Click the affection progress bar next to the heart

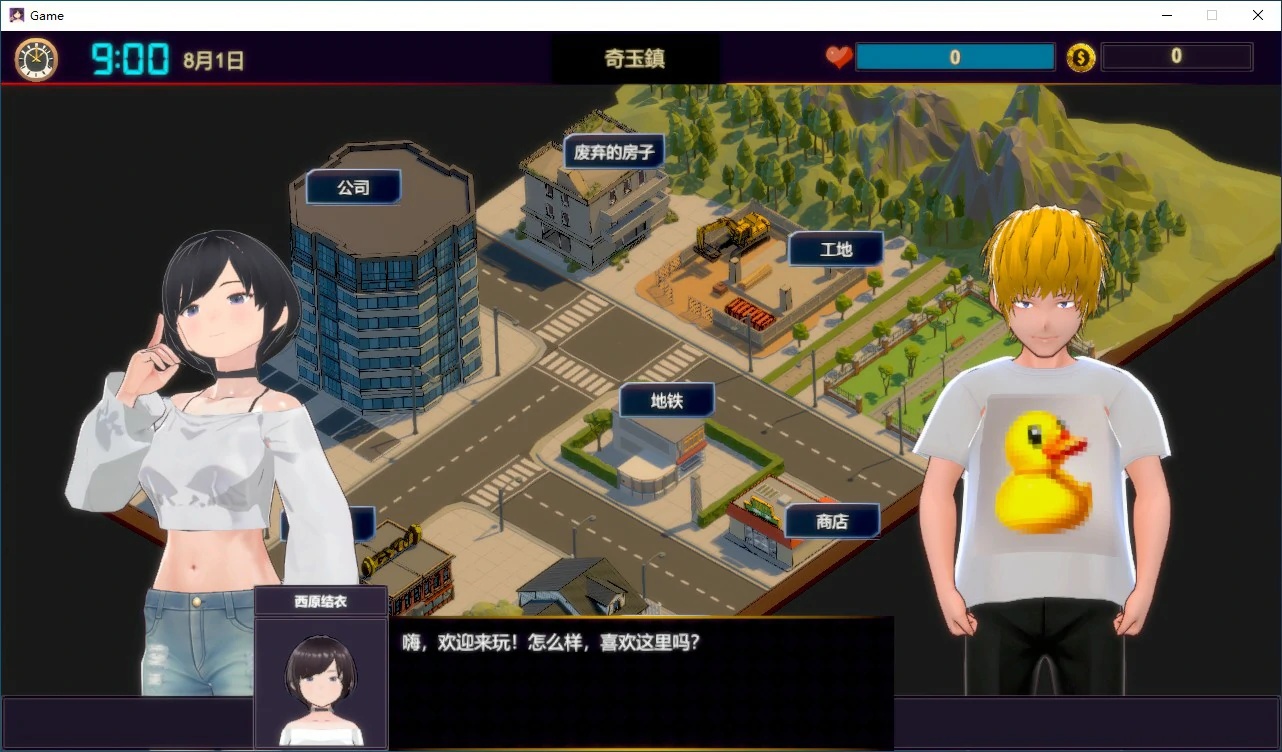coord(955,57)
